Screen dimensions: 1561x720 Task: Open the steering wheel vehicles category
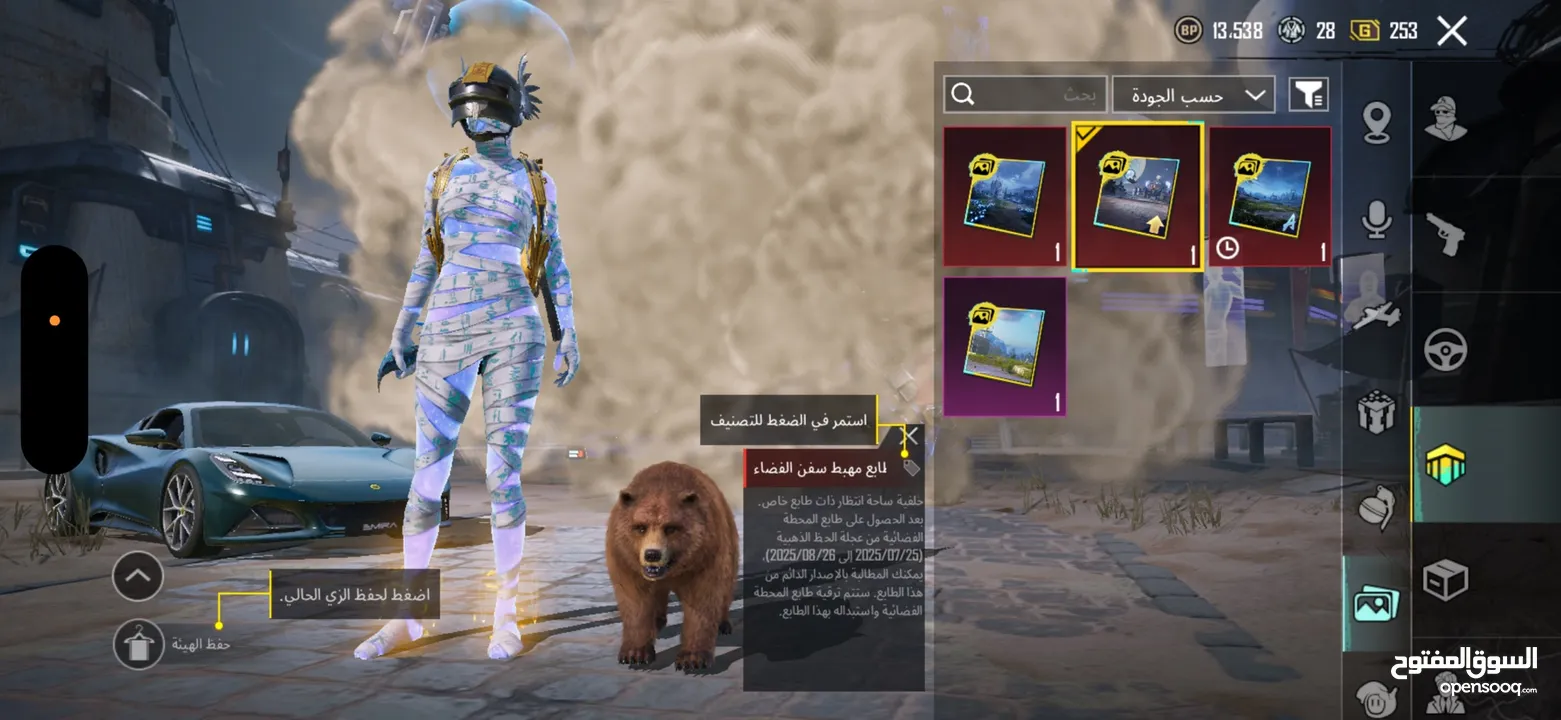[1445, 350]
